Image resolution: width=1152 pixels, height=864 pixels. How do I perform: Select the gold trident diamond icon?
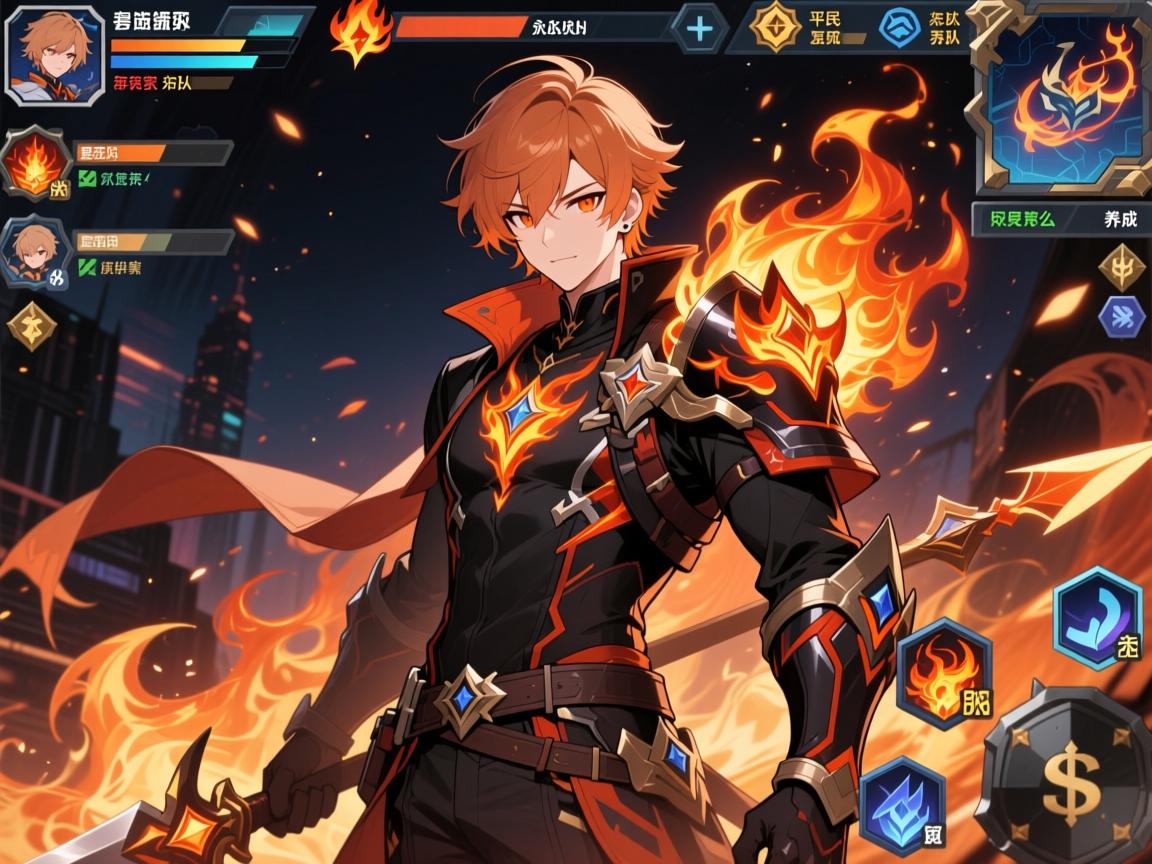tap(1121, 266)
